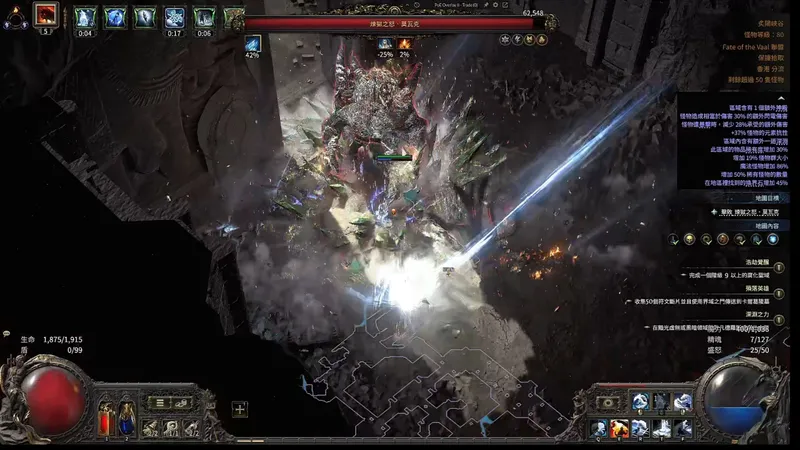This screenshot has width=800, height=450.
Task: Use the blue mana flask
Action: pyautogui.click(x=127, y=418)
